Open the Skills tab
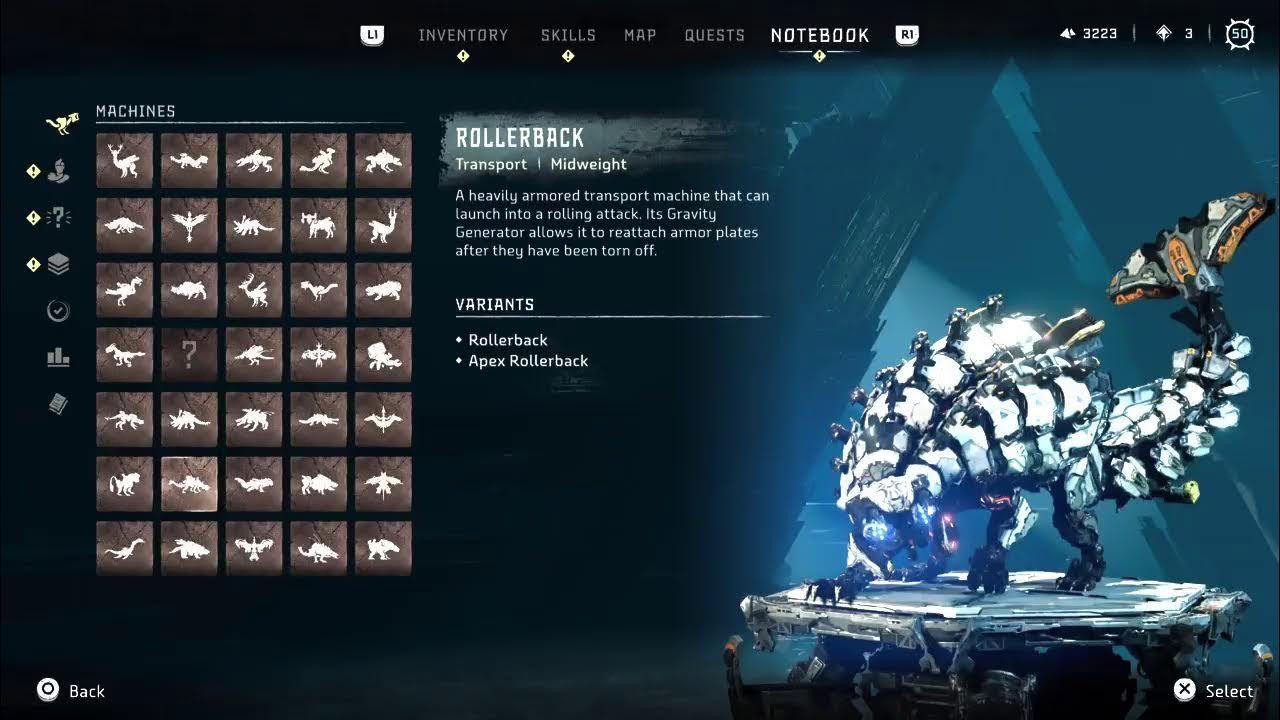1280x720 pixels. (568, 35)
